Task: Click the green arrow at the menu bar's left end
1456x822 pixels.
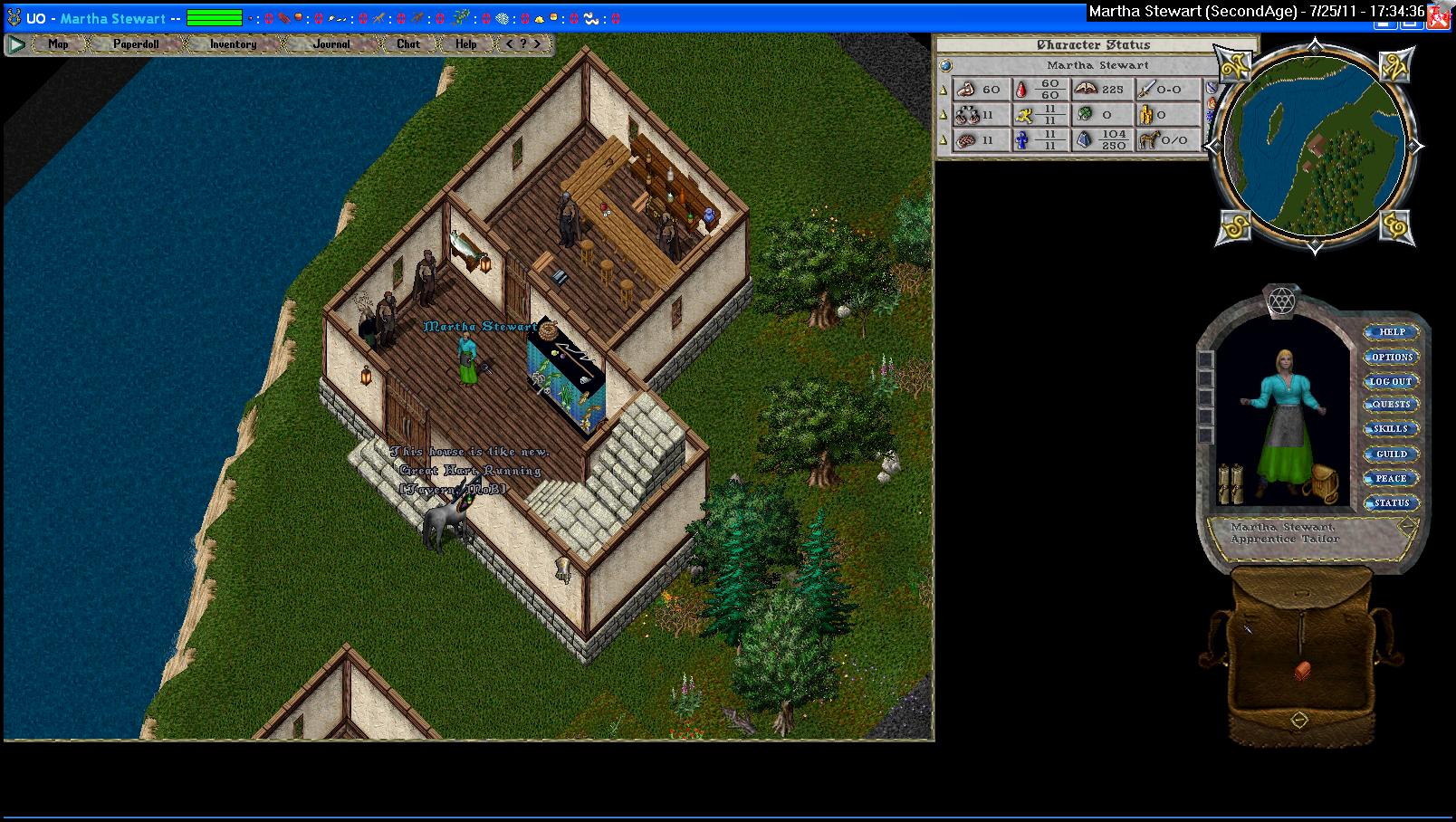Action: [x=16, y=43]
